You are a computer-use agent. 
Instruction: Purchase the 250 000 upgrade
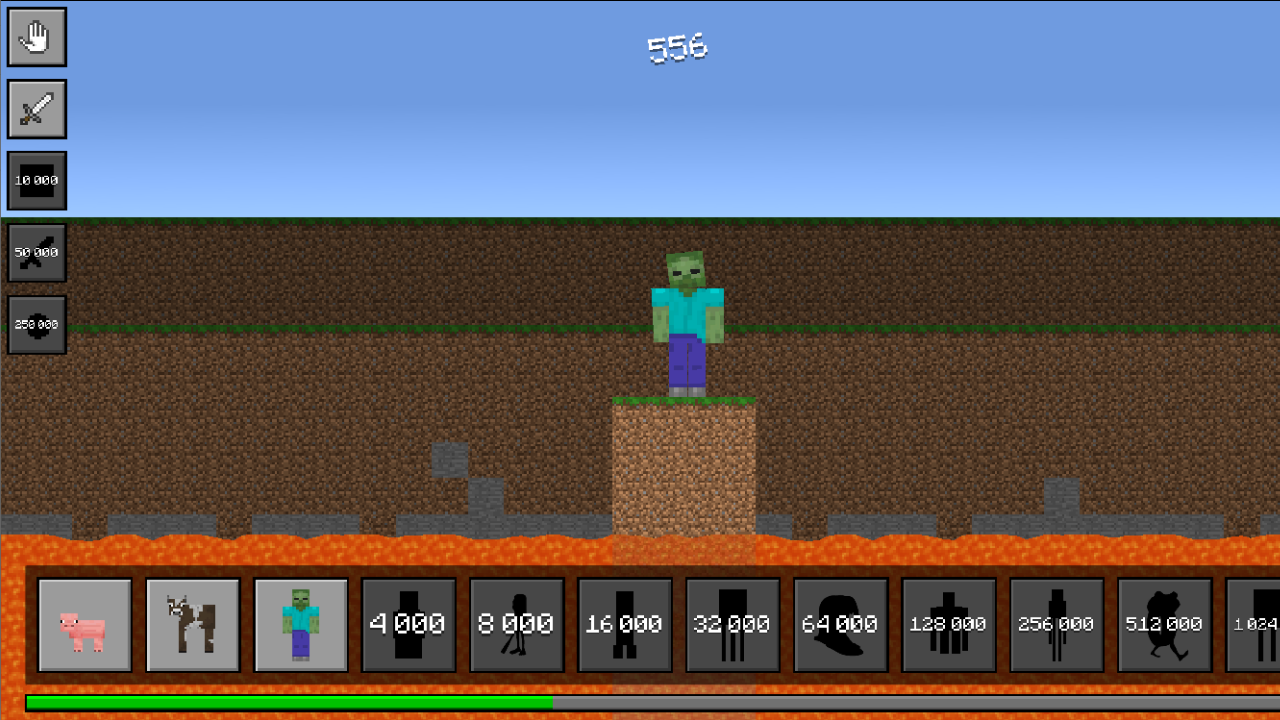coord(36,325)
